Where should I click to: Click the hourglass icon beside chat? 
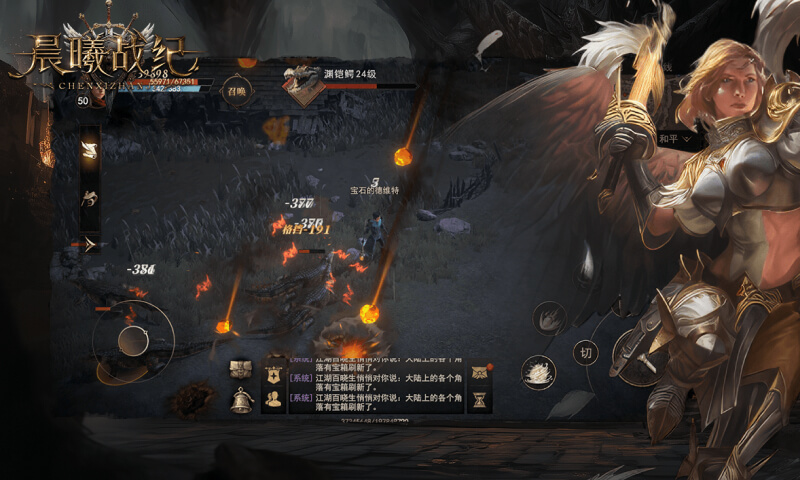point(480,400)
